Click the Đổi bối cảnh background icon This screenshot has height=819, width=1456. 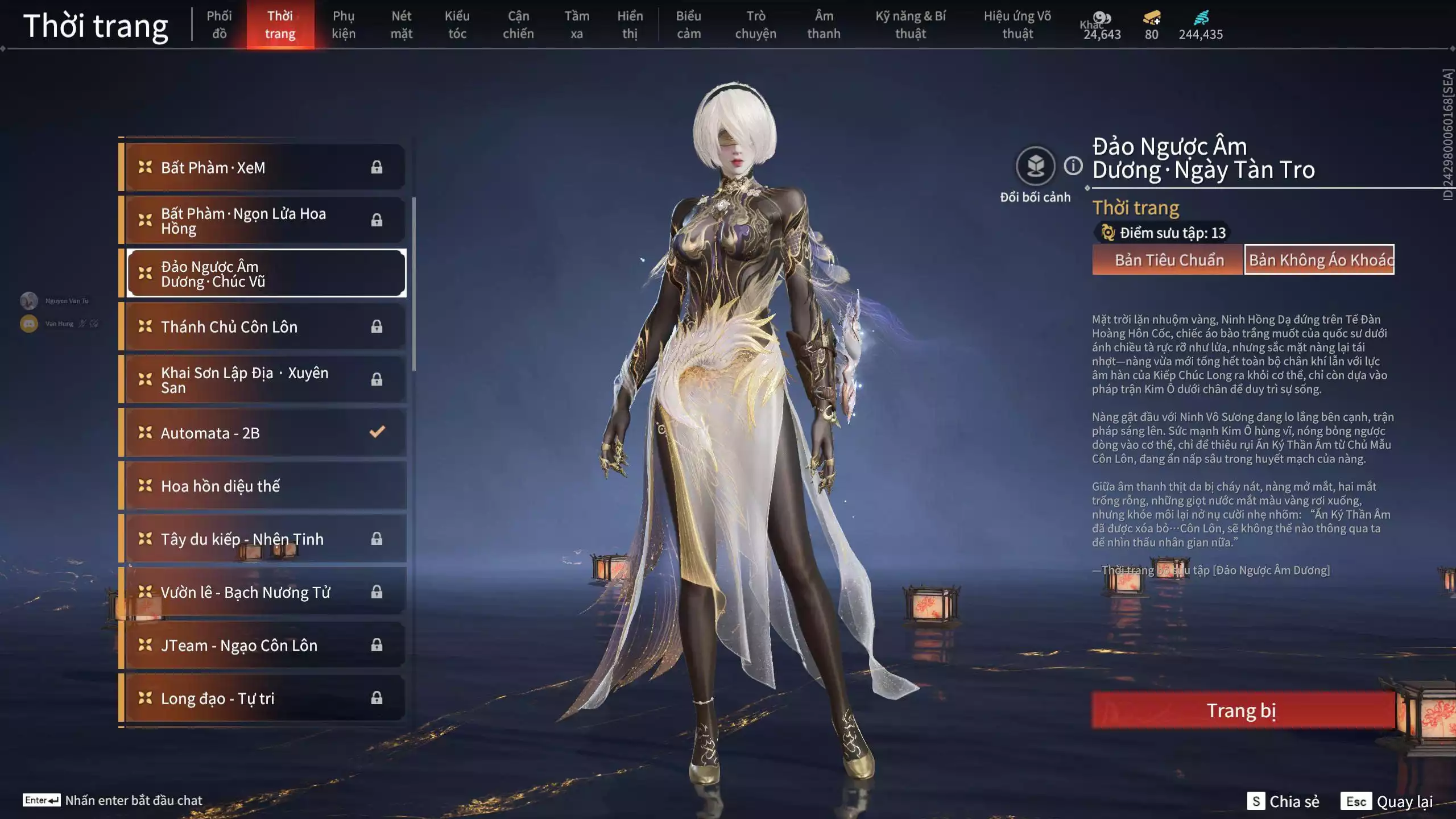point(1035,167)
